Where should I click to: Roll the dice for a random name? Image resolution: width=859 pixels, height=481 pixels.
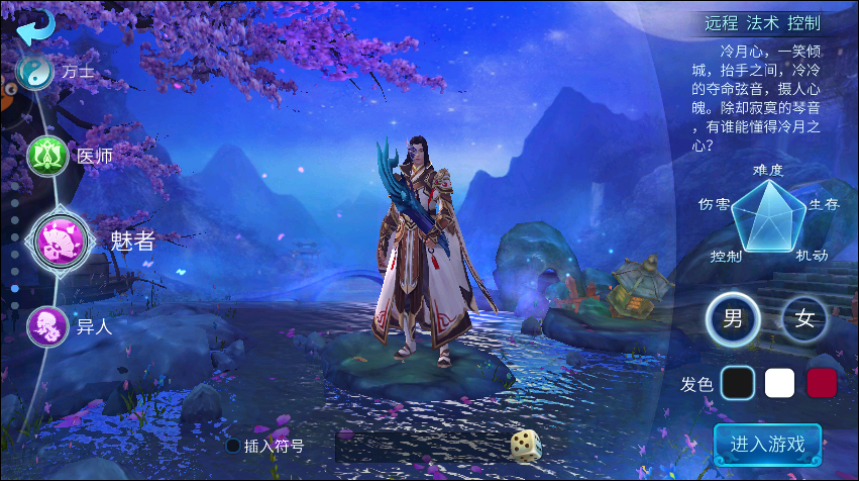(526, 445)
